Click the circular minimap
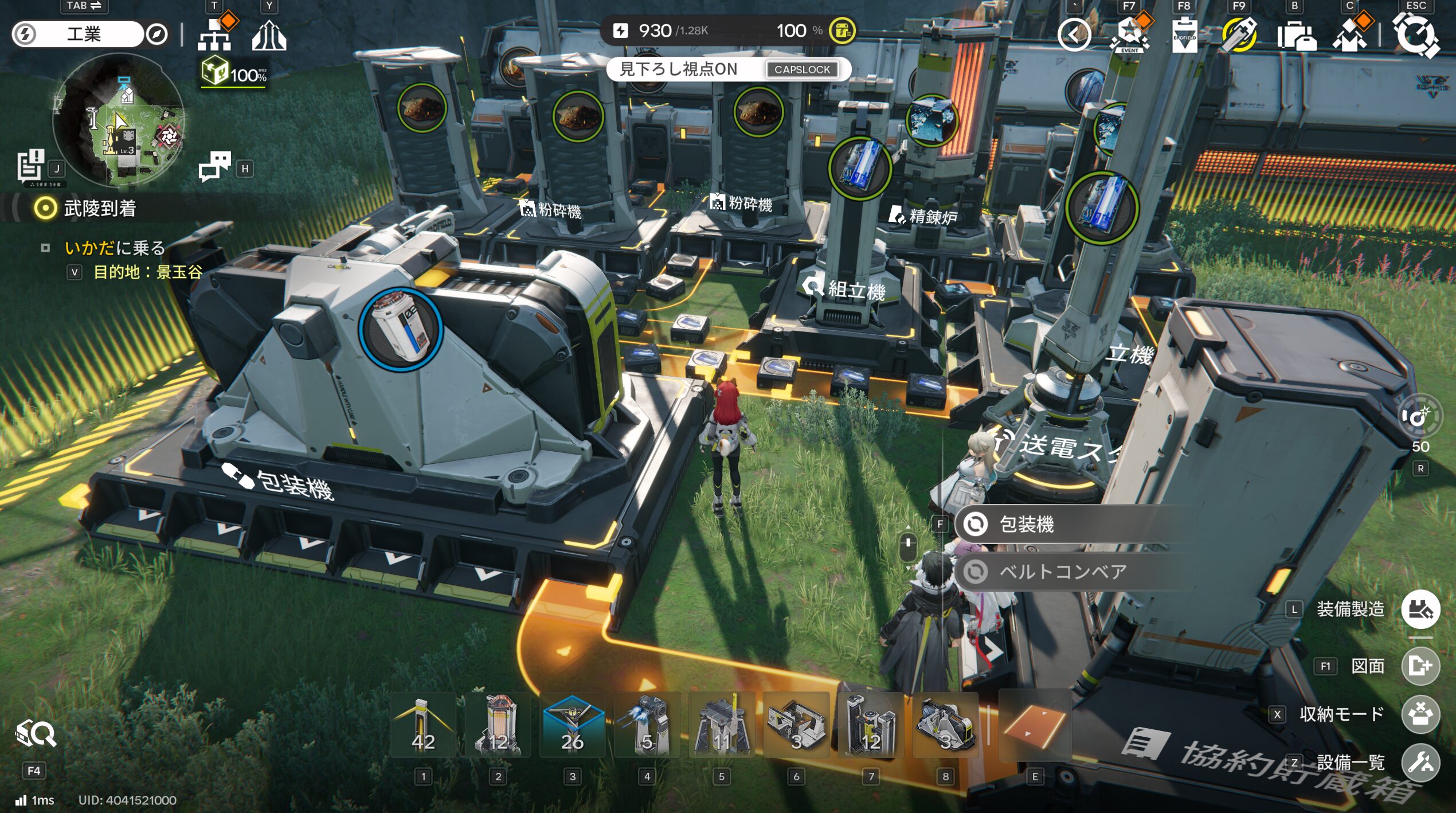The image size is (1456, 813). [119, 120]
